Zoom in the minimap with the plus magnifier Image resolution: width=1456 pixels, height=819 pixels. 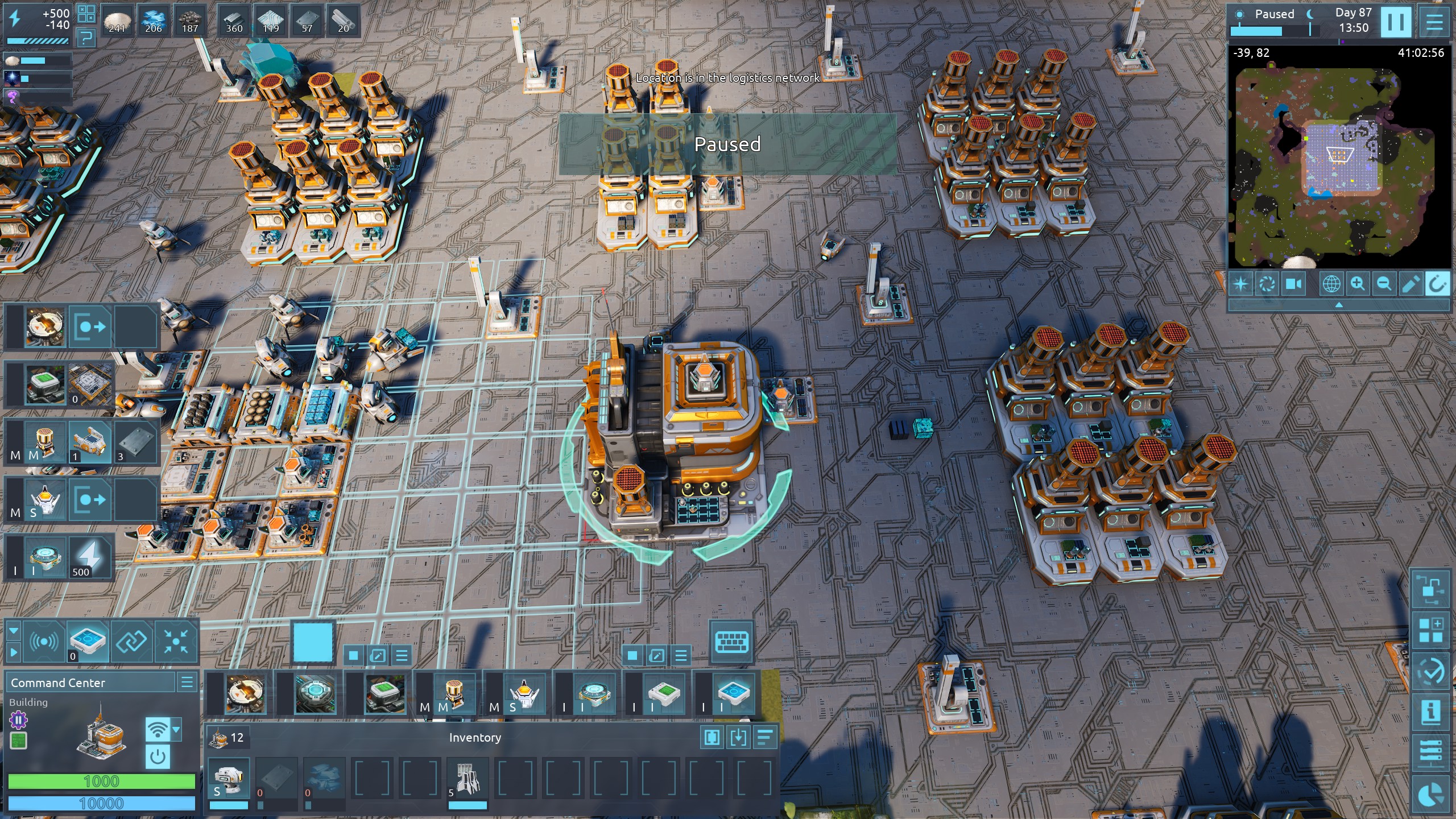pos(1358,283)
